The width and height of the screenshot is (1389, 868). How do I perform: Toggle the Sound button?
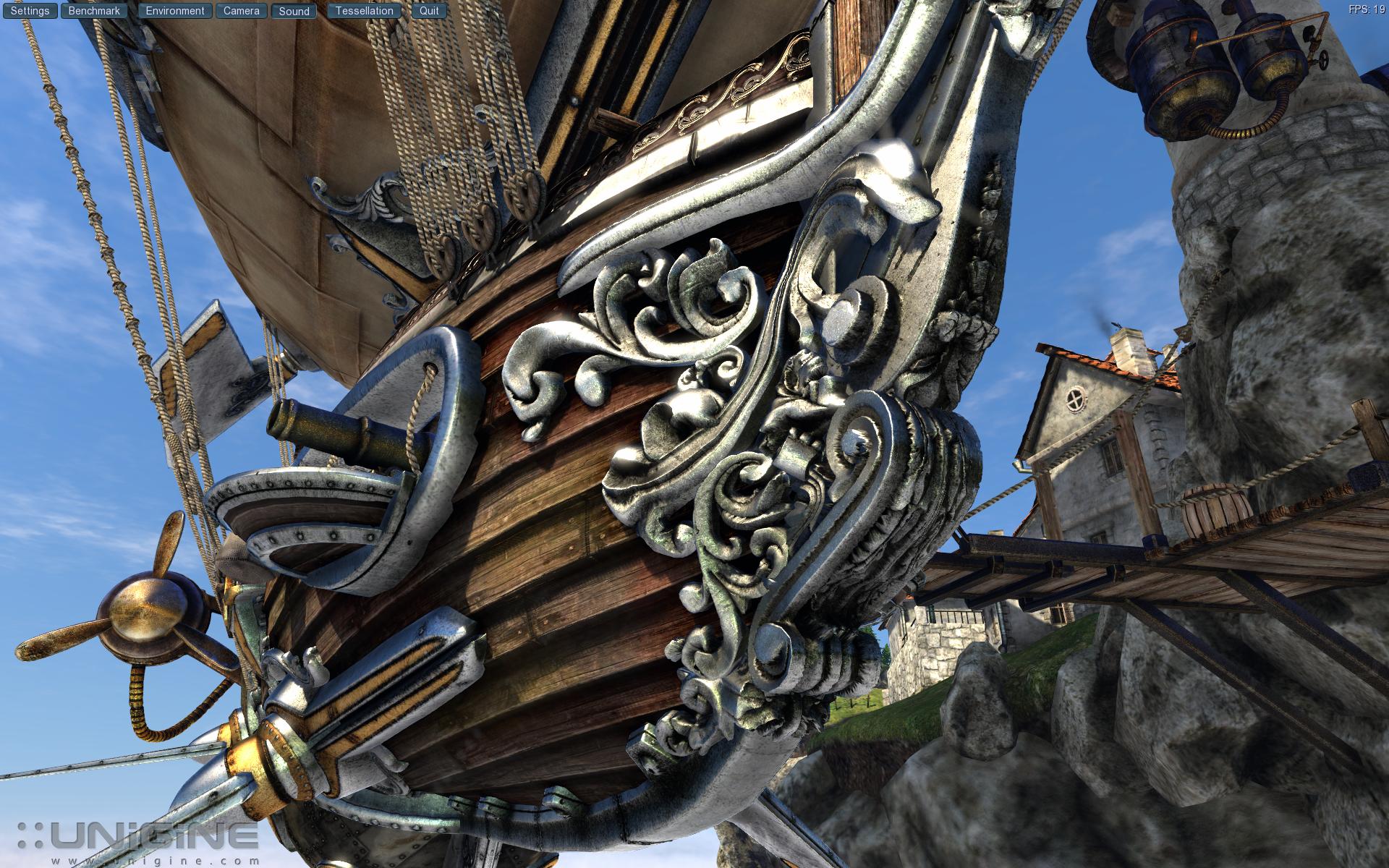click(x=294, y=11)
